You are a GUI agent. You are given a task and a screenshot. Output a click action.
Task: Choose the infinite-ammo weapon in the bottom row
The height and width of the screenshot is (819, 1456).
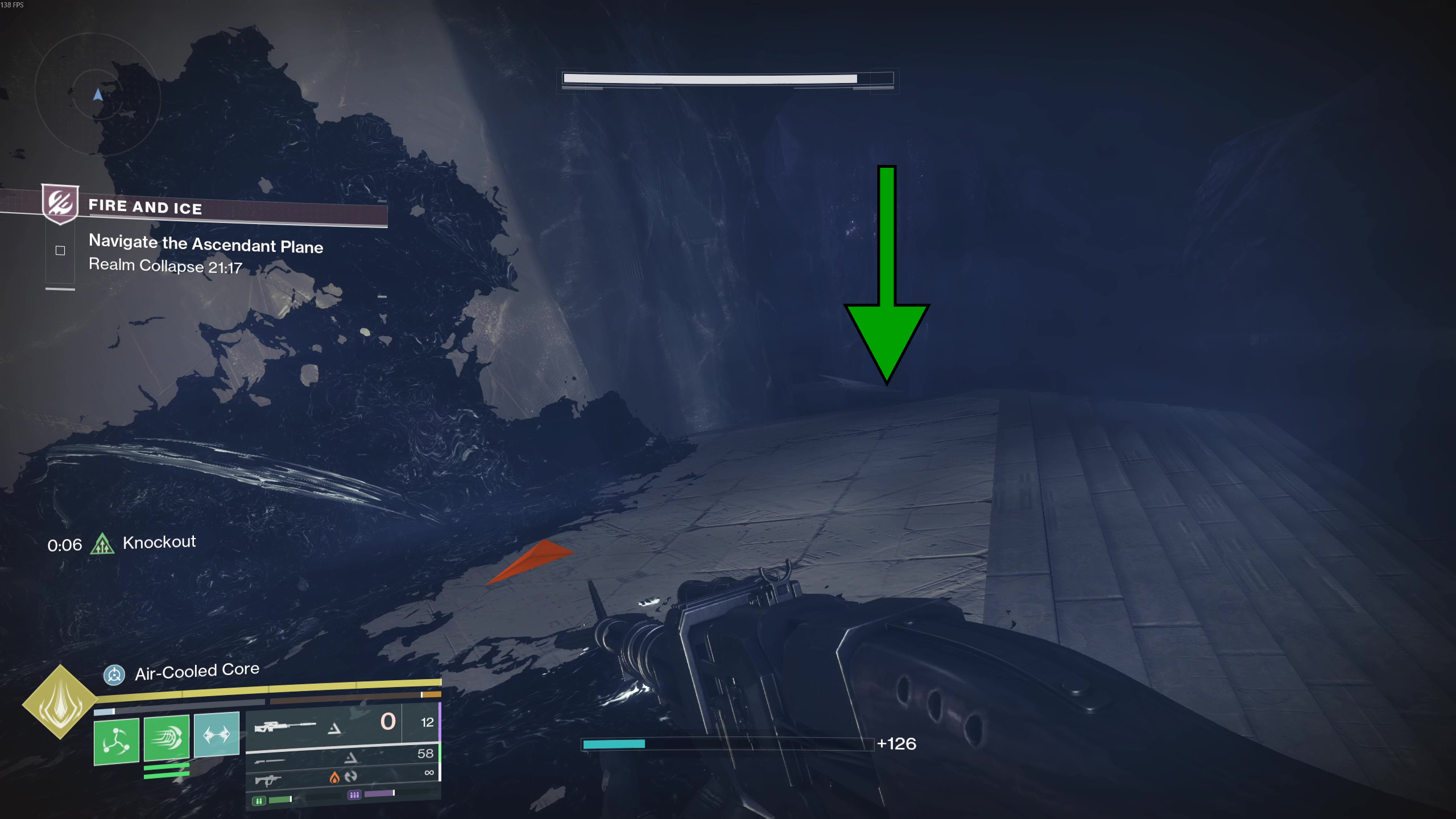point(341,777)
